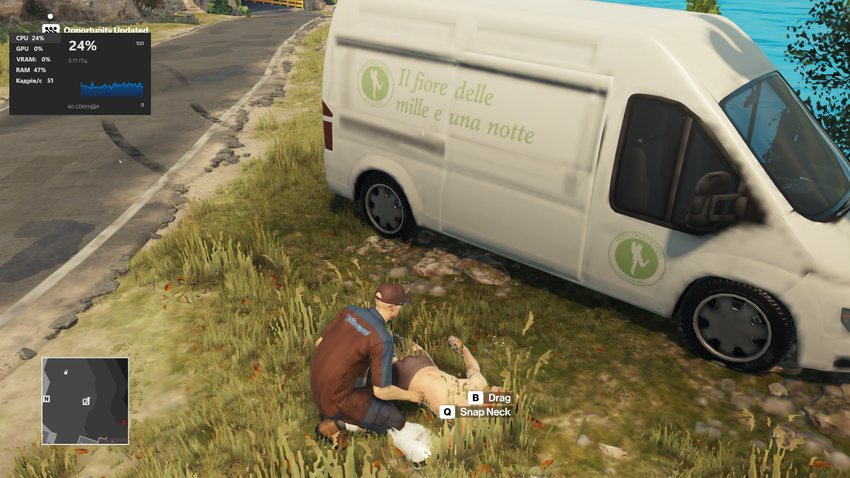850x478 pixels.
Task: Select the performance overlay usage graph
Action: [x=111, y=89]
